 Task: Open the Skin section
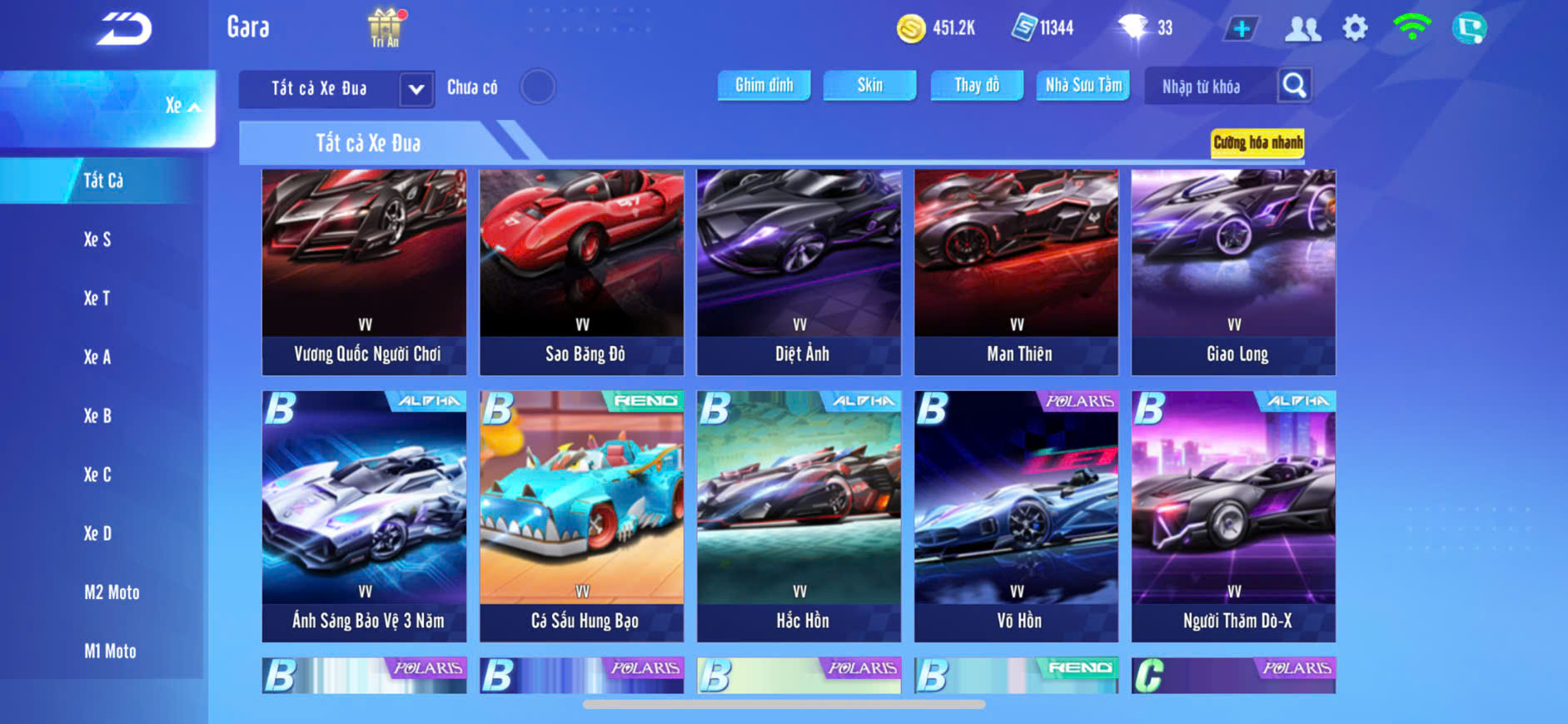(x=869, y=85)
